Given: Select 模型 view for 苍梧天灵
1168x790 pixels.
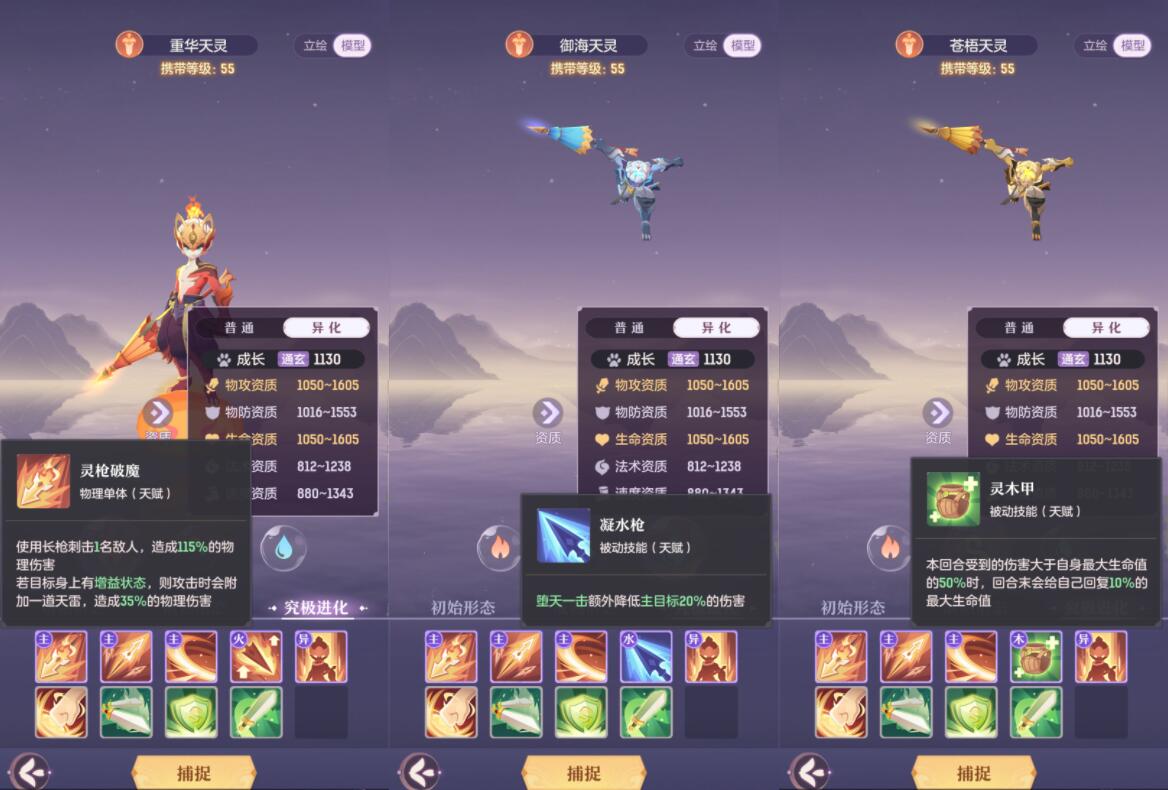Looking at the screenshot, I should (x=1133, y=46).
